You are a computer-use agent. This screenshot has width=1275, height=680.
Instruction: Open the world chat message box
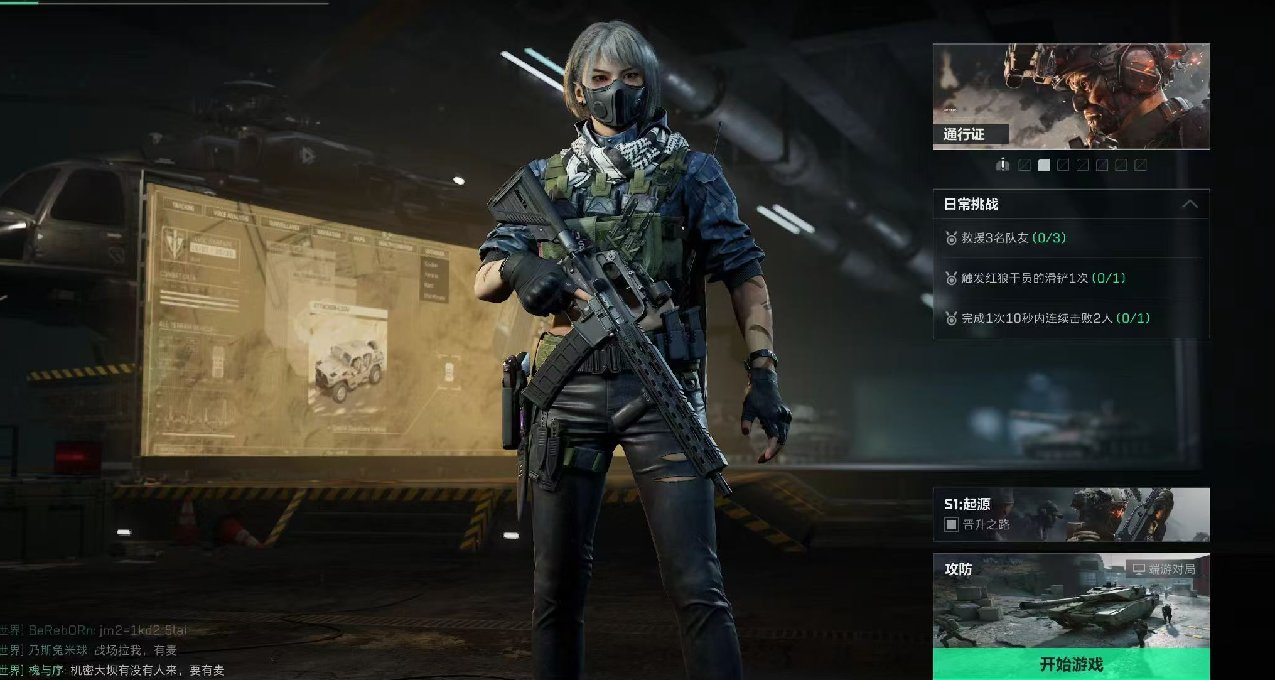pyautogui.click(x=110, y=650)
